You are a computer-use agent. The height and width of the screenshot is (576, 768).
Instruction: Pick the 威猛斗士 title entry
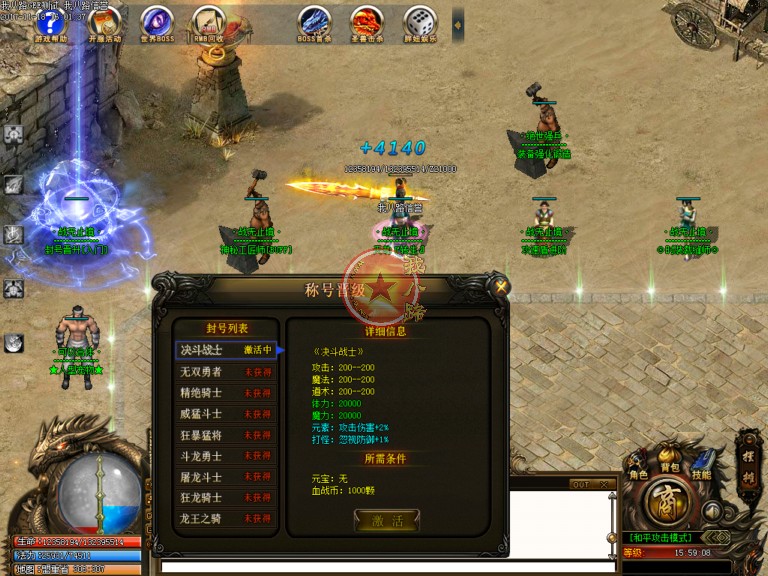225,414
